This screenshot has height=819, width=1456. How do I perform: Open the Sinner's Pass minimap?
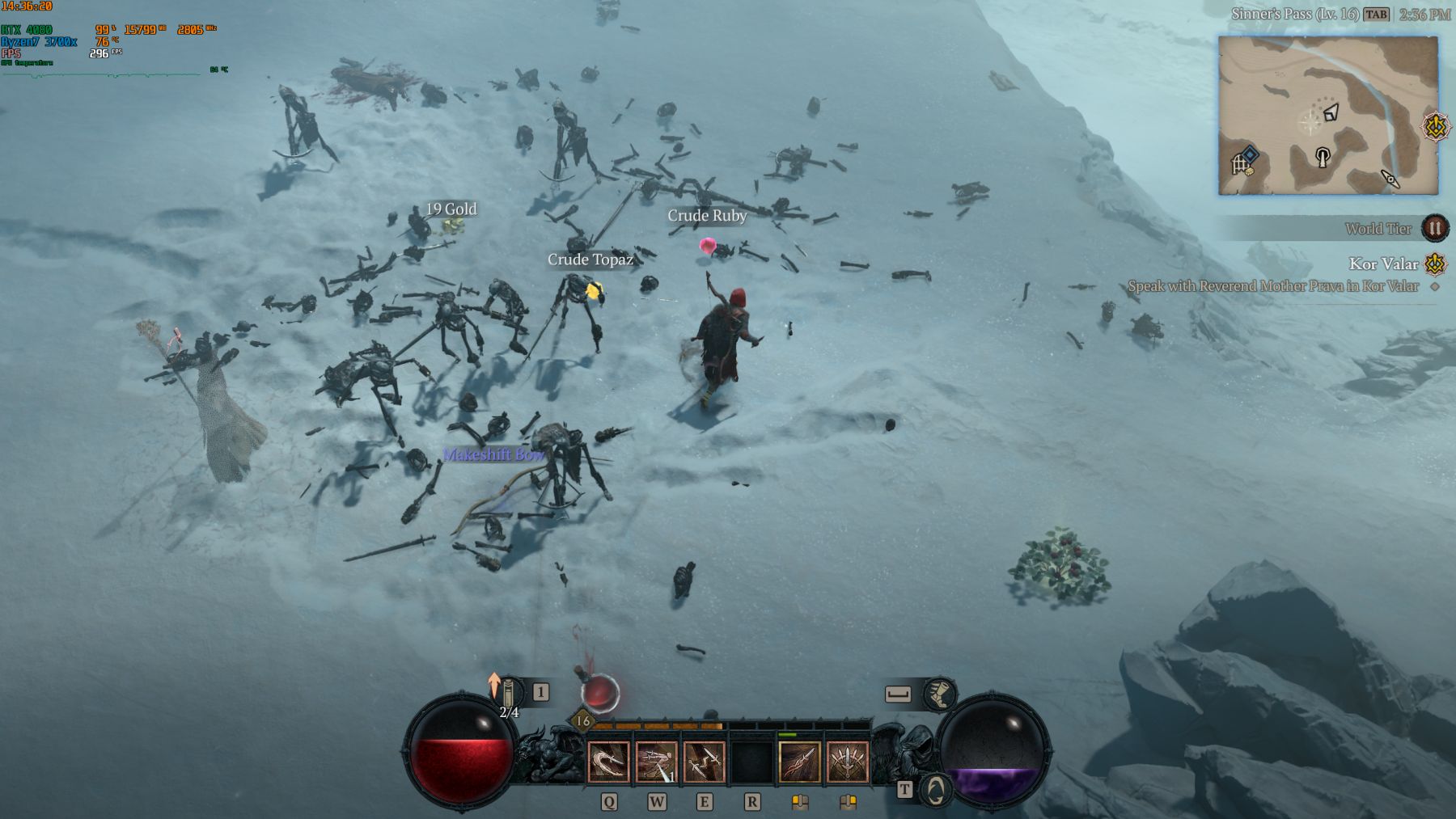(x=1328, y=115)
